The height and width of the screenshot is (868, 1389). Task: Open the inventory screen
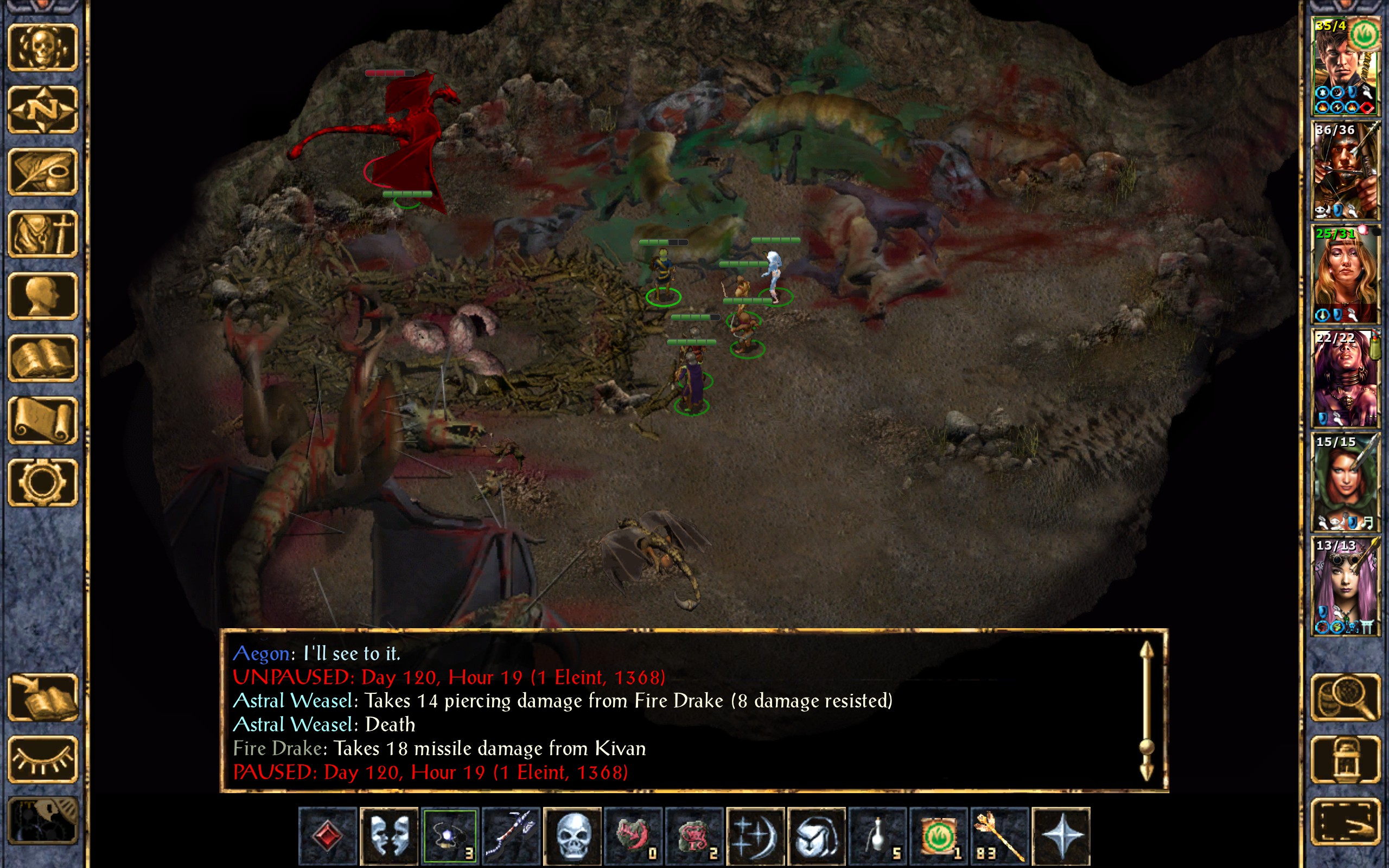[x=43, y=234]
